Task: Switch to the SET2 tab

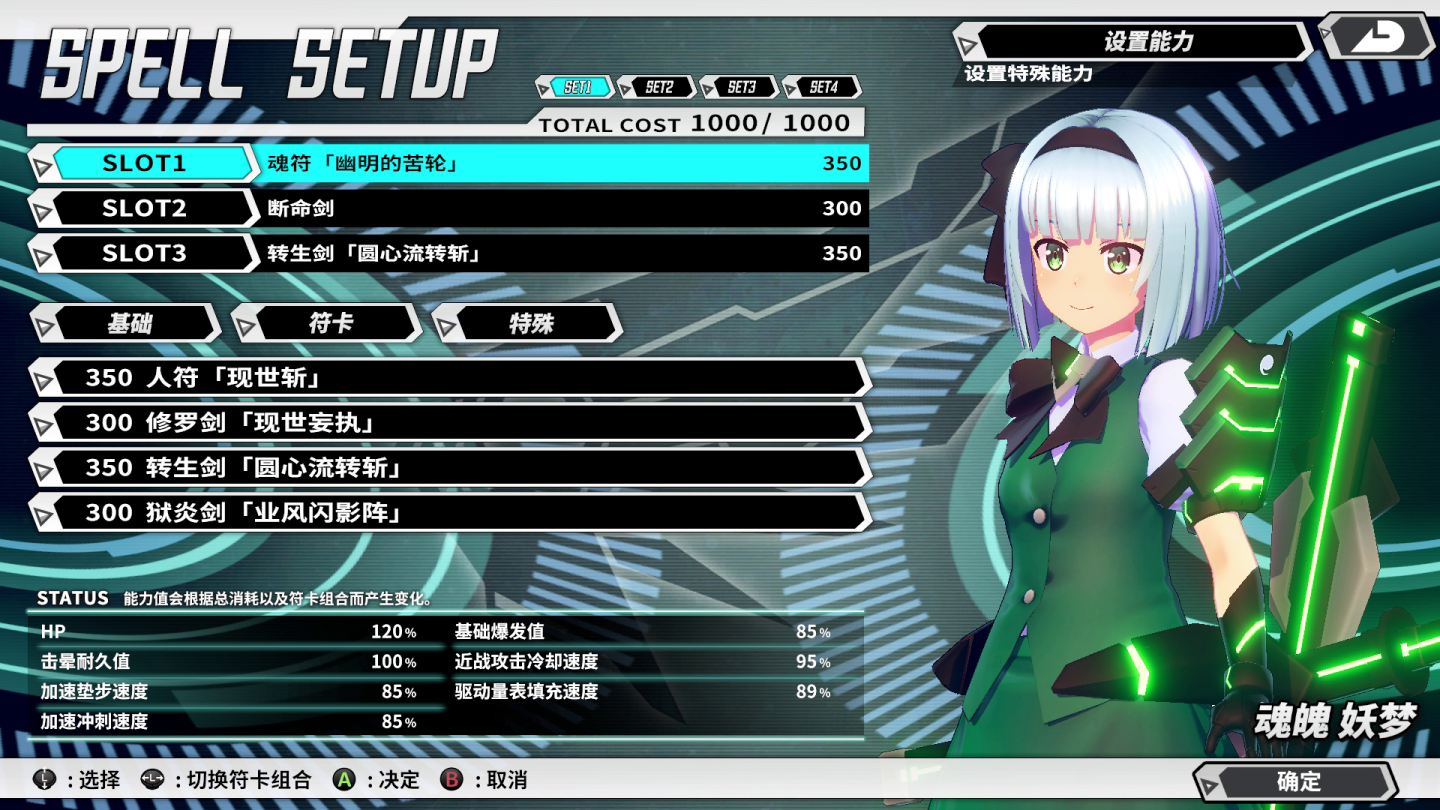Action: coord(658,87)
